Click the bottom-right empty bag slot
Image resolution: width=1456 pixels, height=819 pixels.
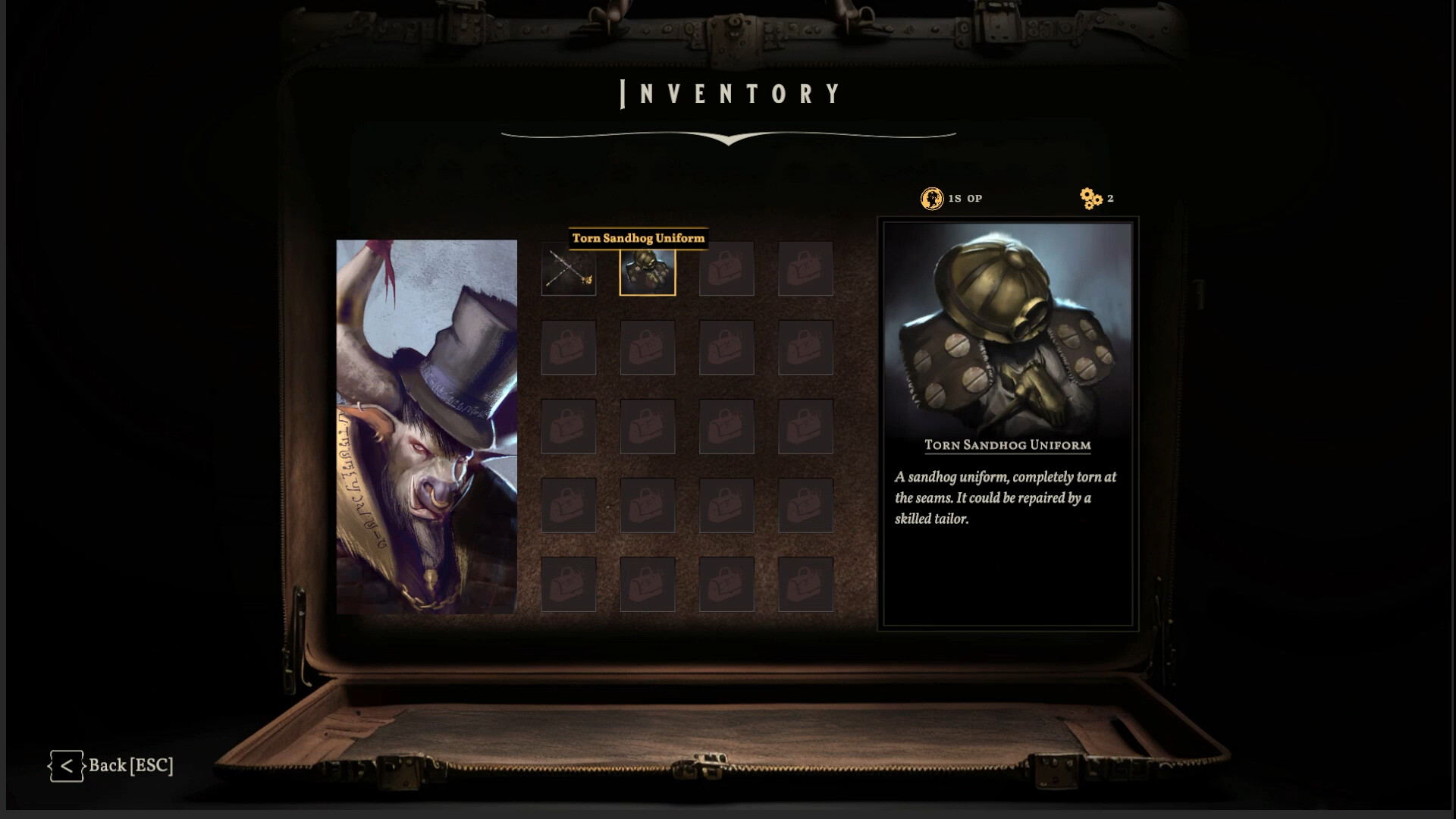point(805,584)
